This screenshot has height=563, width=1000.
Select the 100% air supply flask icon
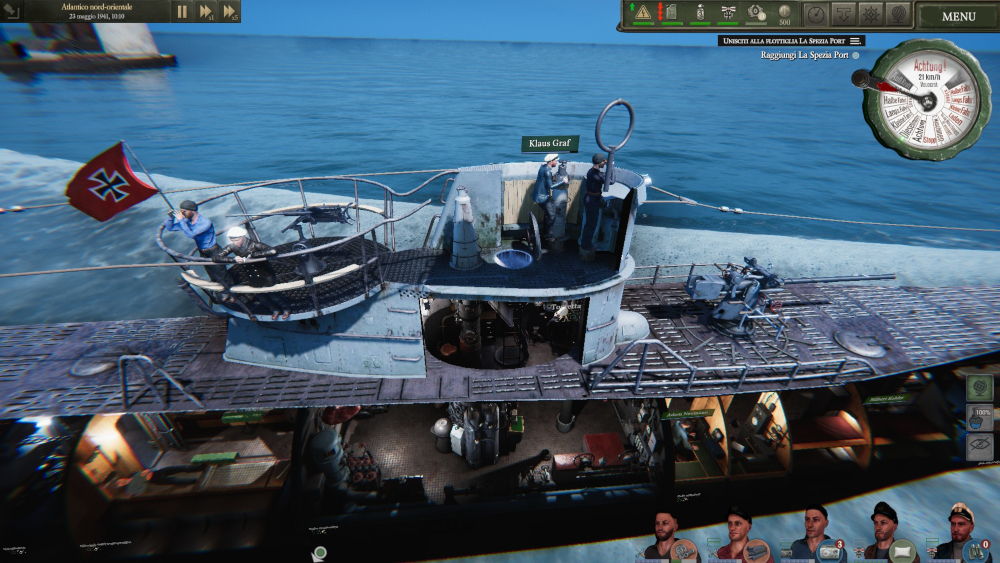(982, 416)
